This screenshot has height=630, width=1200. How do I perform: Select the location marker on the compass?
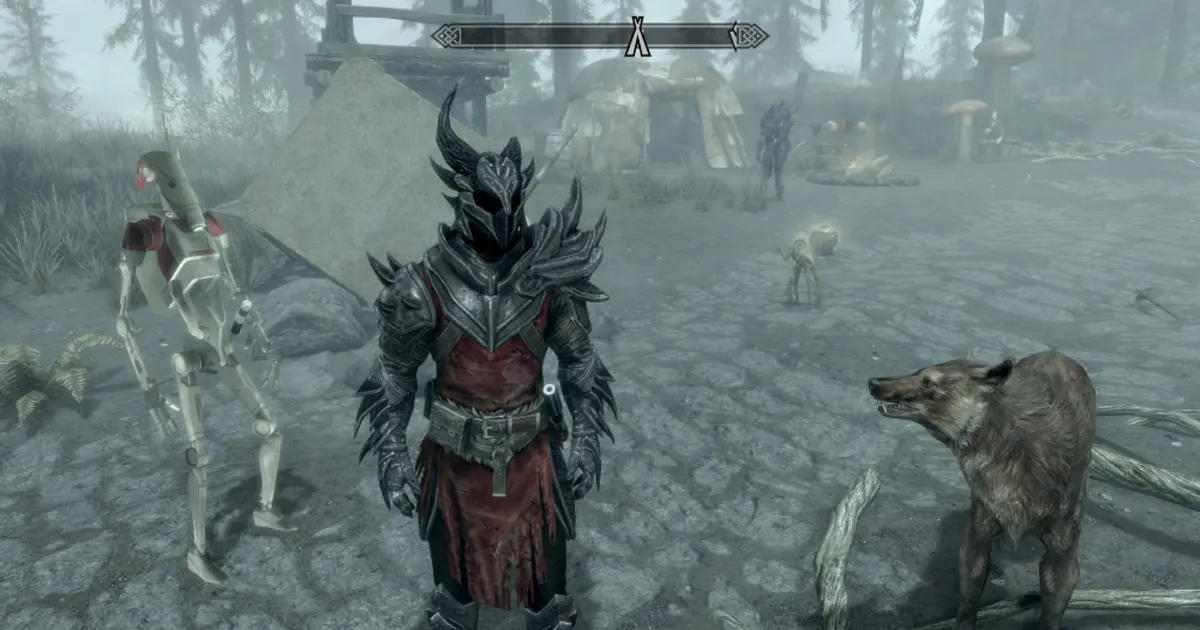pos(637,36)
